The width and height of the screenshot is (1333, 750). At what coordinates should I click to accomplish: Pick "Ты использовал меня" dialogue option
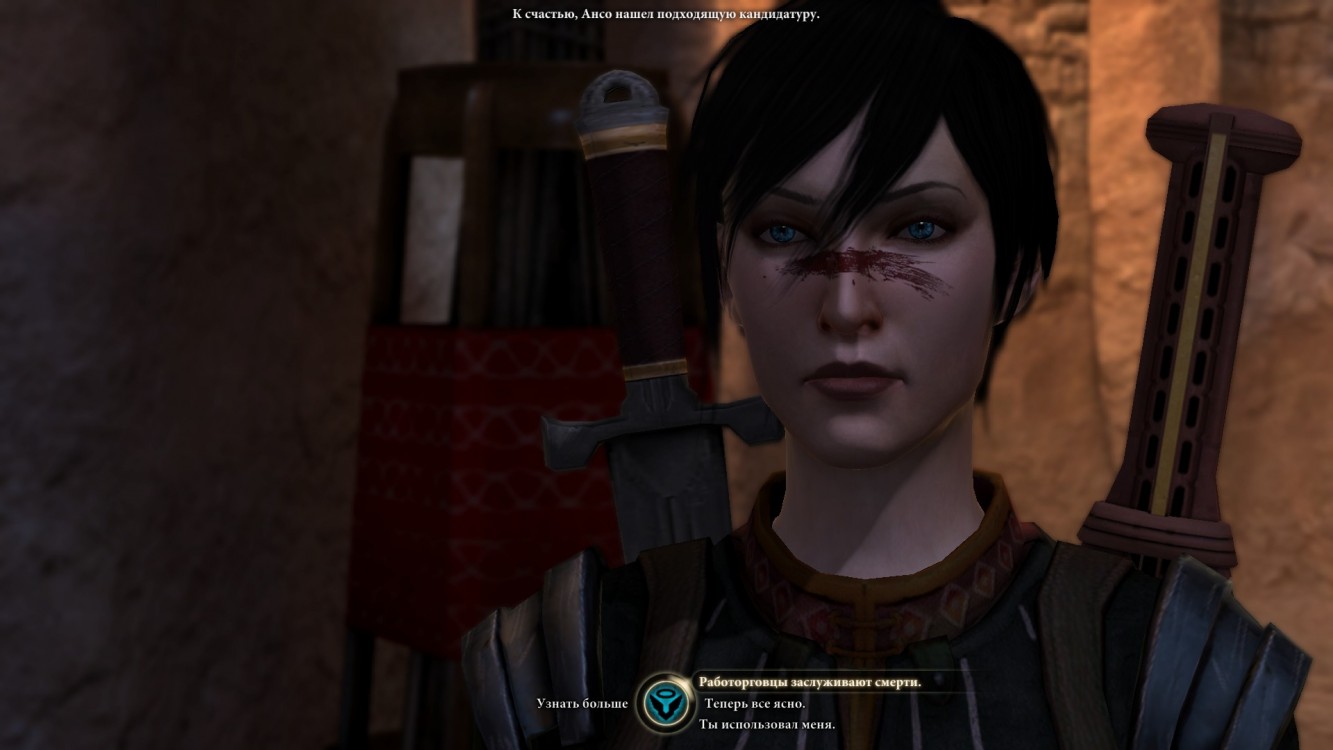tap(767, 724)
